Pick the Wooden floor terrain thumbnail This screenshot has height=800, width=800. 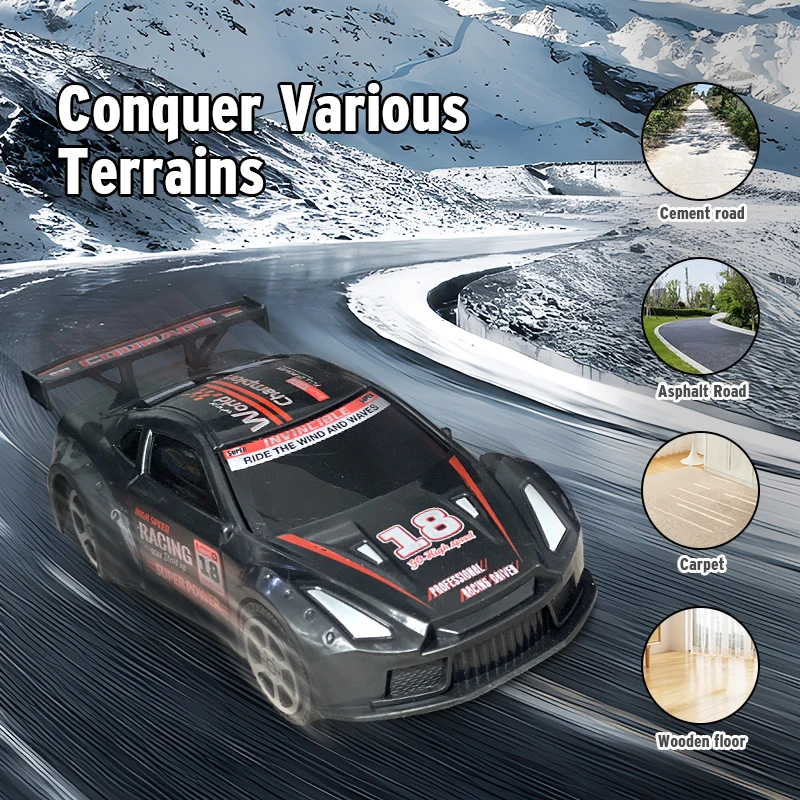[700, 666]
